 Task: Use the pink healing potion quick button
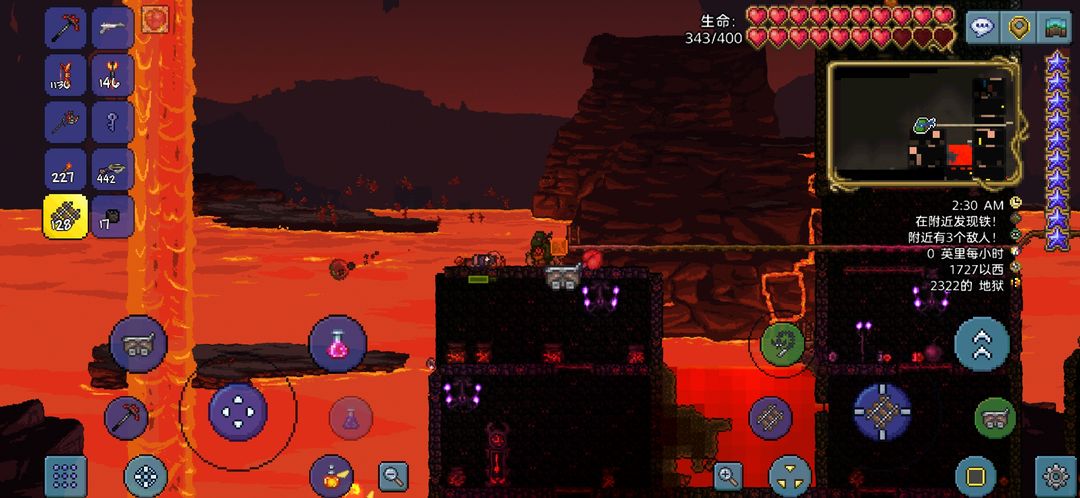pos(338,344)
